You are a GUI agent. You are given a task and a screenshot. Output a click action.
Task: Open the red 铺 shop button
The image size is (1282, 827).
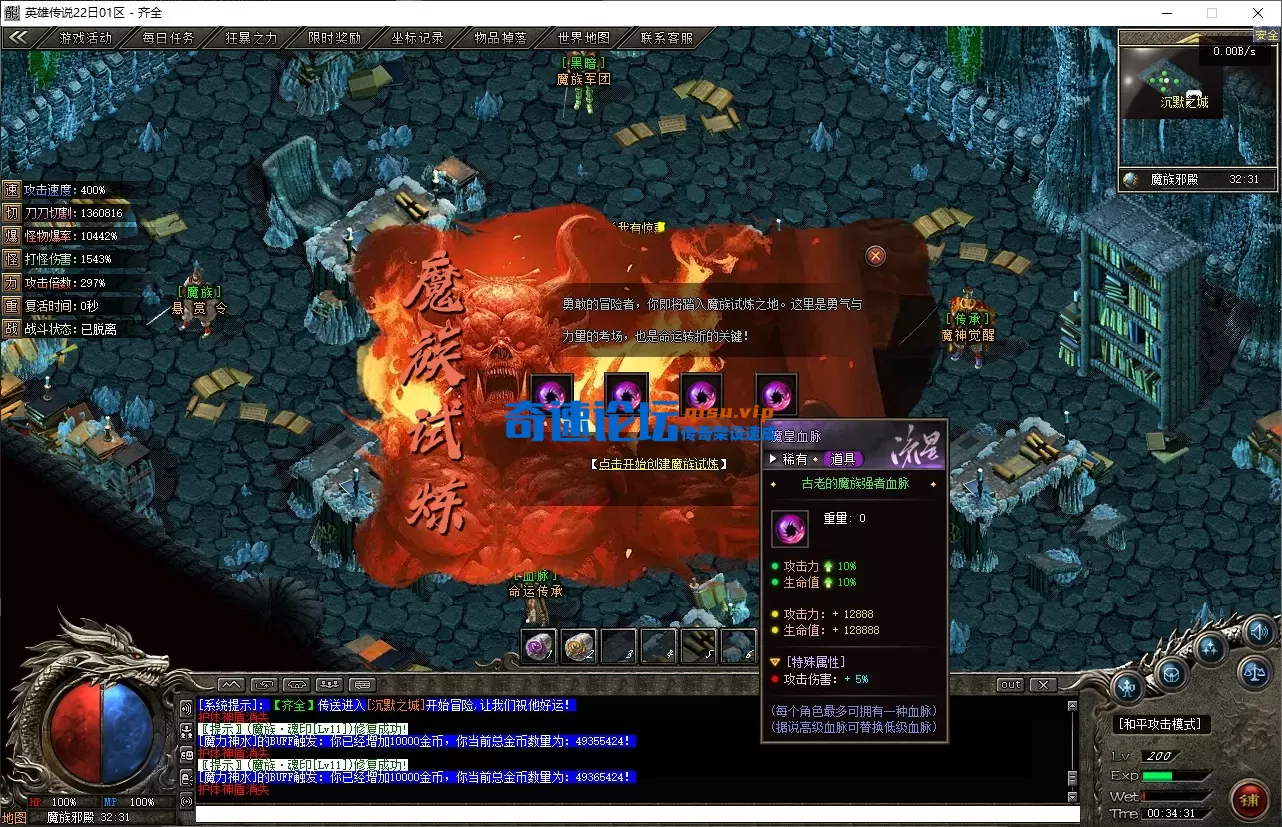[1249, 799]
